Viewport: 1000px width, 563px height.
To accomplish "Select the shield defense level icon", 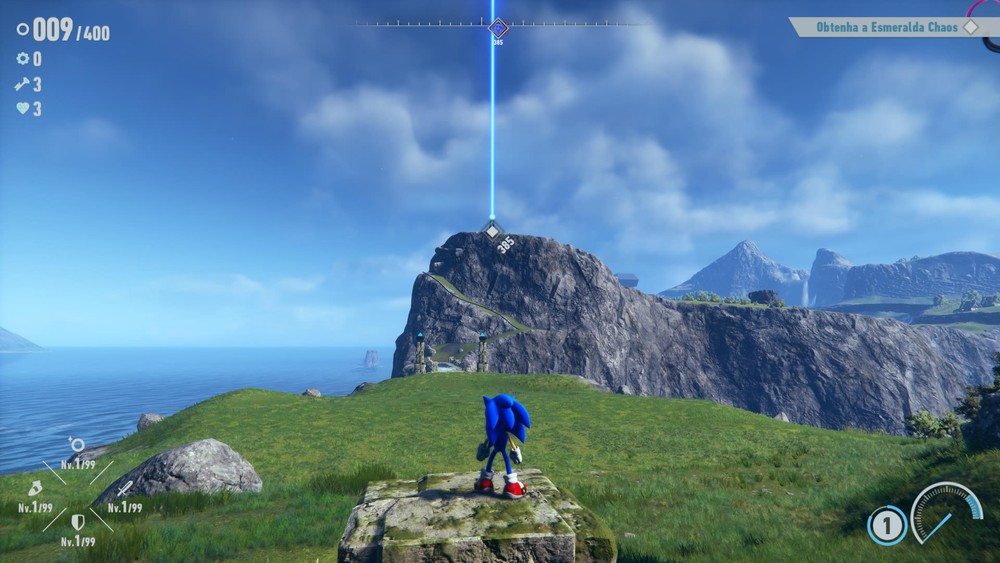I will (x=77, y=521).
